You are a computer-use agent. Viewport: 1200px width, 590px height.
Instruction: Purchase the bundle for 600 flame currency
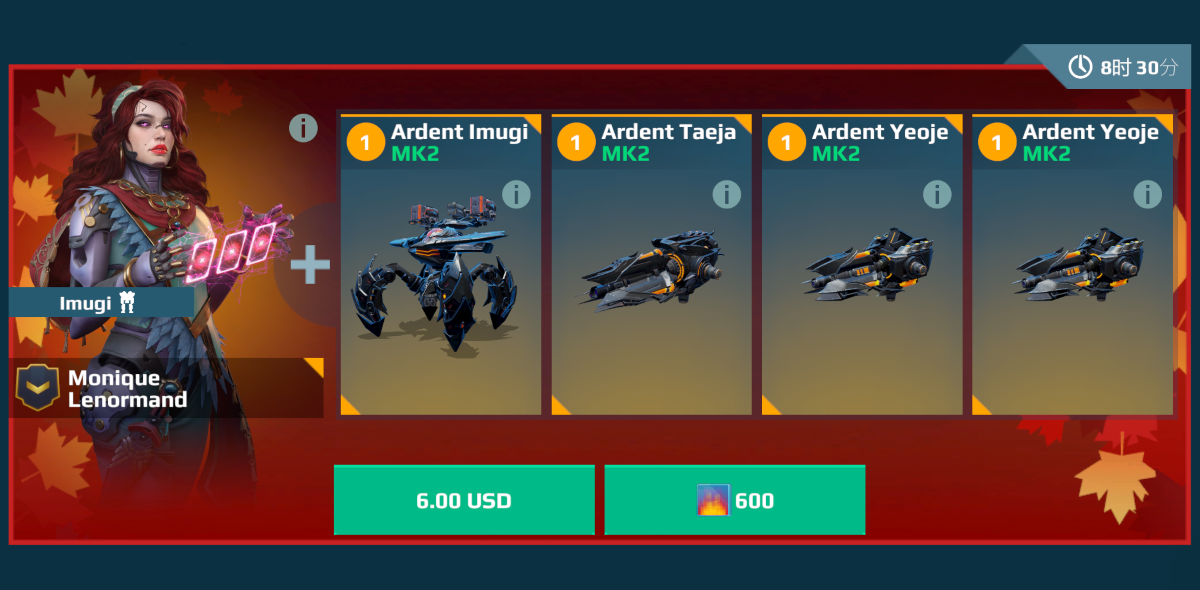pos(735,500)
